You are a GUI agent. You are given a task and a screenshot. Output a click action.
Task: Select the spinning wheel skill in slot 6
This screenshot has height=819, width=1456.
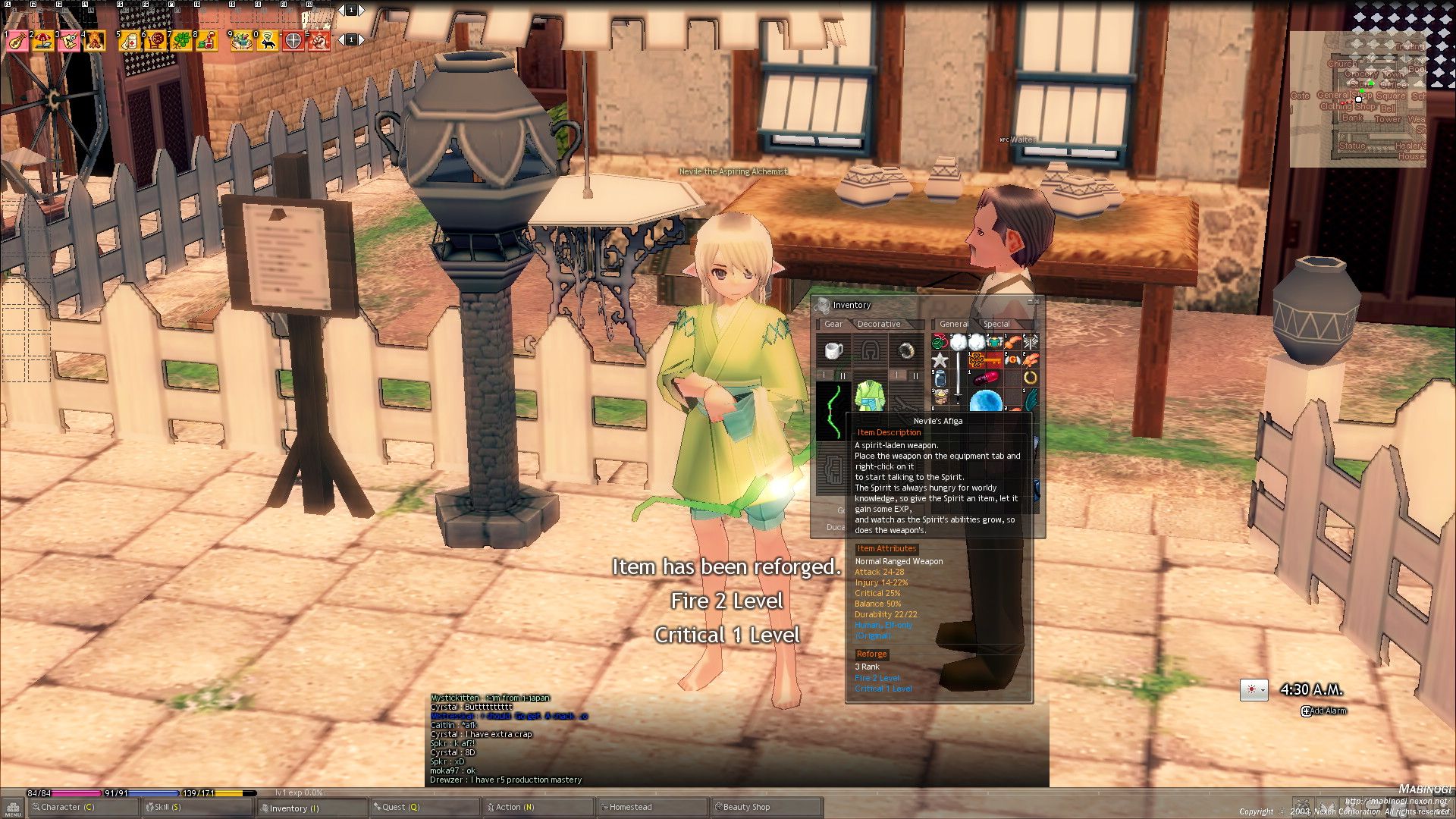pos(155,42)
